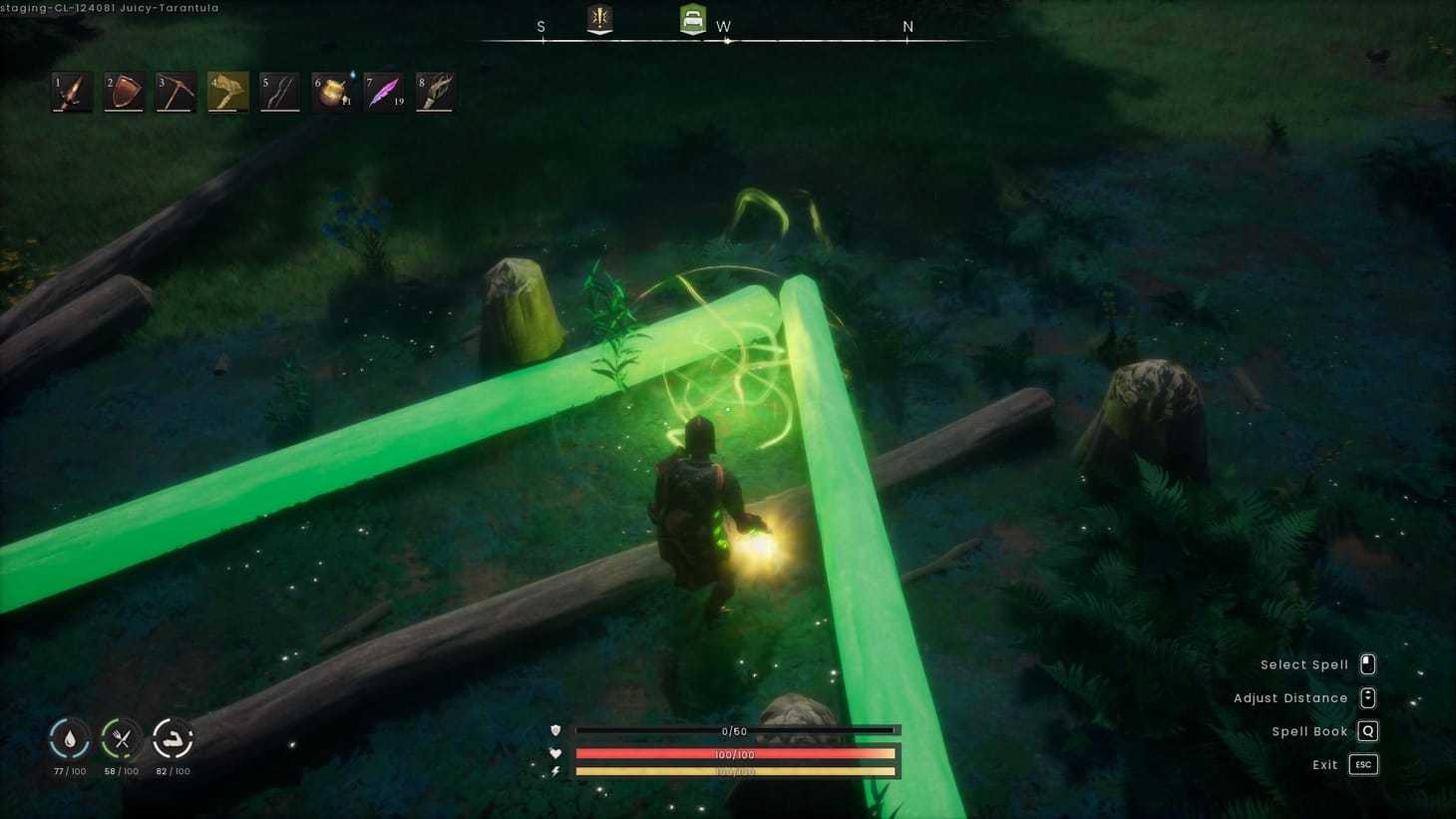Select the torch in hotbar slot 1

click(71, 91)
